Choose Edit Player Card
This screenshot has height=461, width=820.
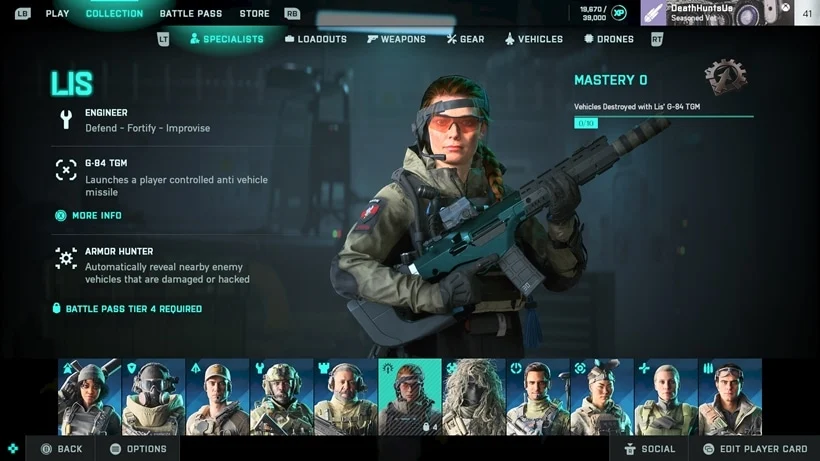coord(755,449)
